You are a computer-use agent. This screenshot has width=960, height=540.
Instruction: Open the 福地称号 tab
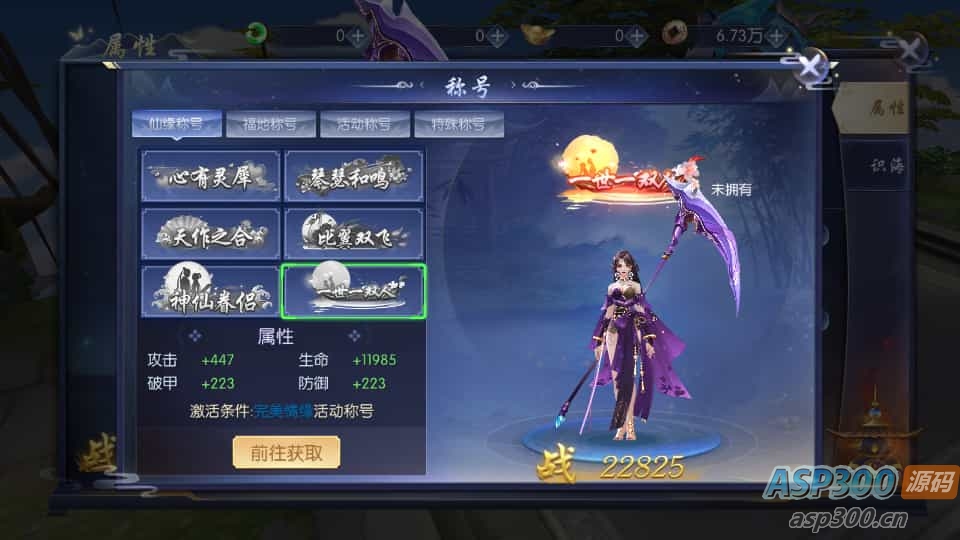(263, 125)
